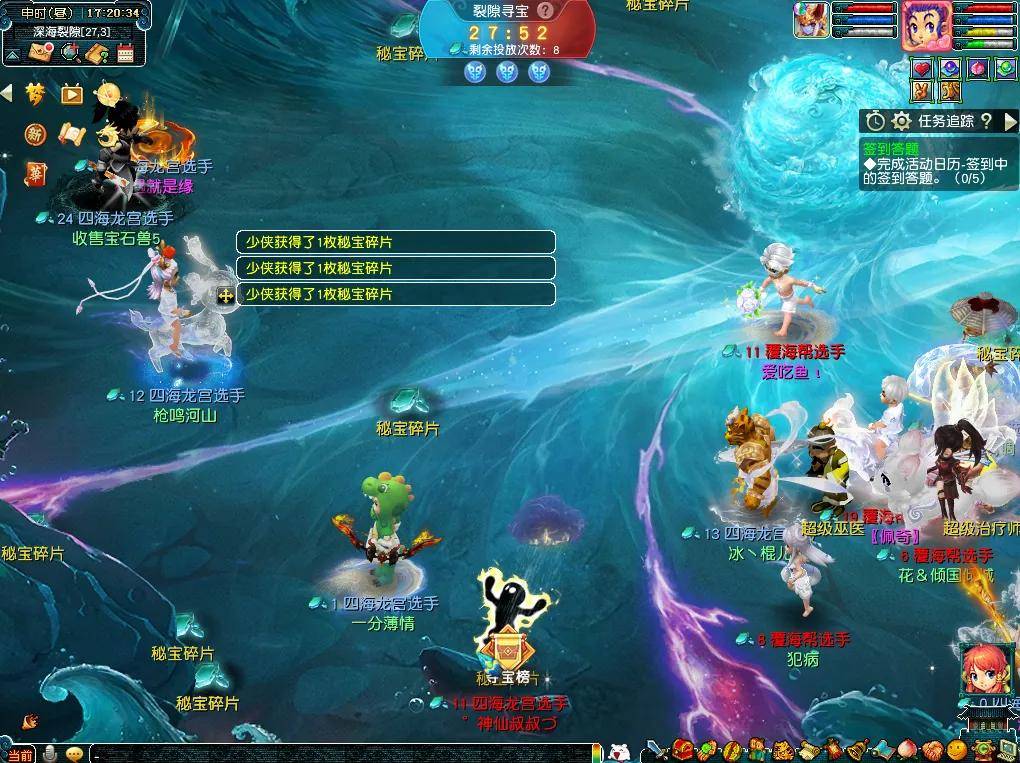Click the help question mark beside 裂隙寻宝

point(545,11)
